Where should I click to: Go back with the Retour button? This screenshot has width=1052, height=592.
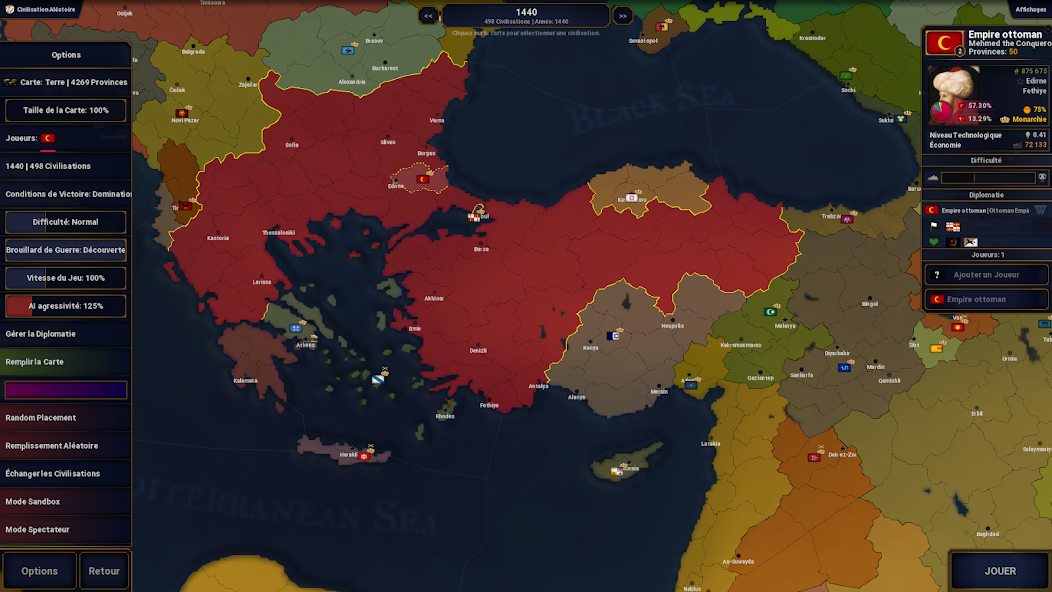[x=104, y=571]
